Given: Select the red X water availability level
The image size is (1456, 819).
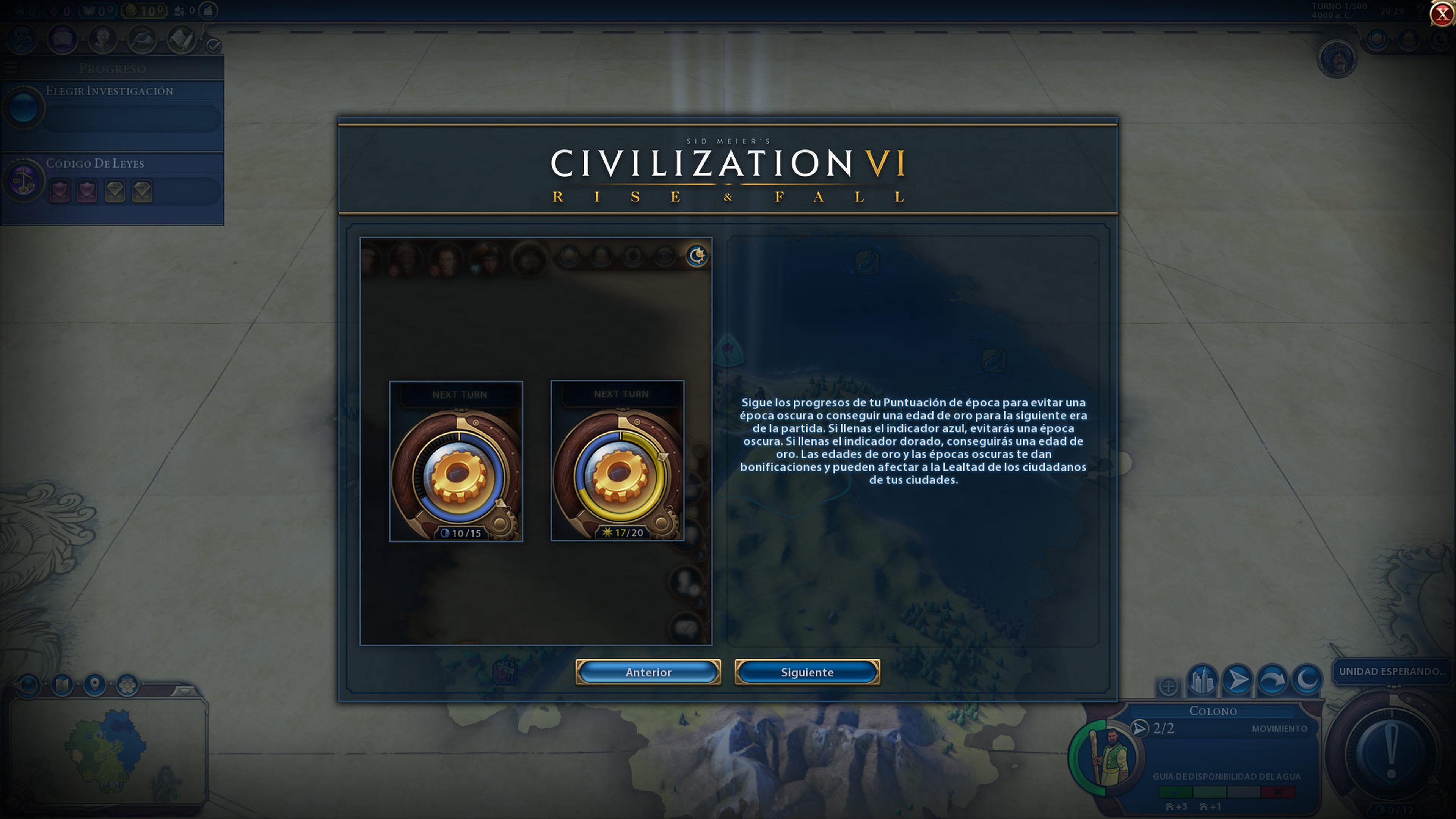Looking at the screenshot, I should coord(1278,792).
